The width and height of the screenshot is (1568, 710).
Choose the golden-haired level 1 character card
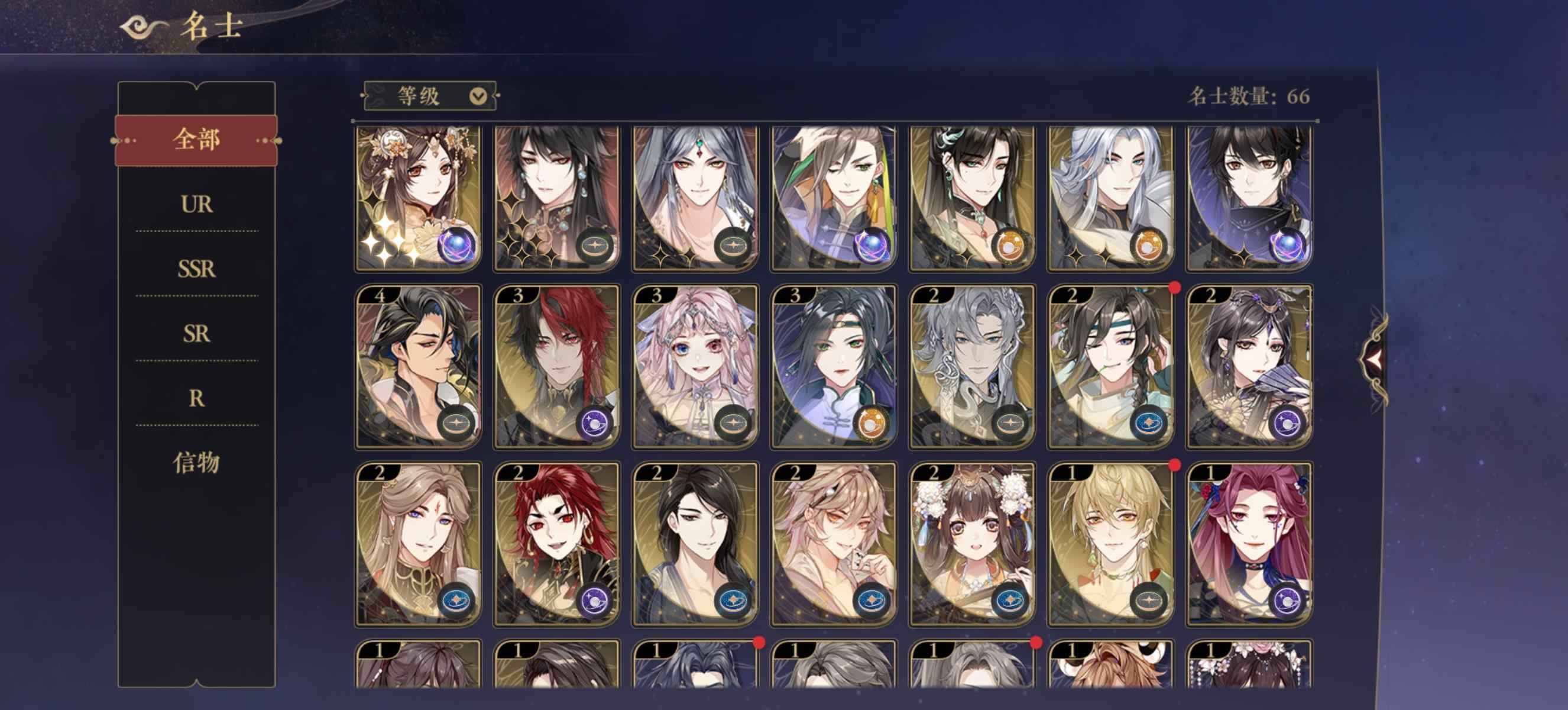1110,544
